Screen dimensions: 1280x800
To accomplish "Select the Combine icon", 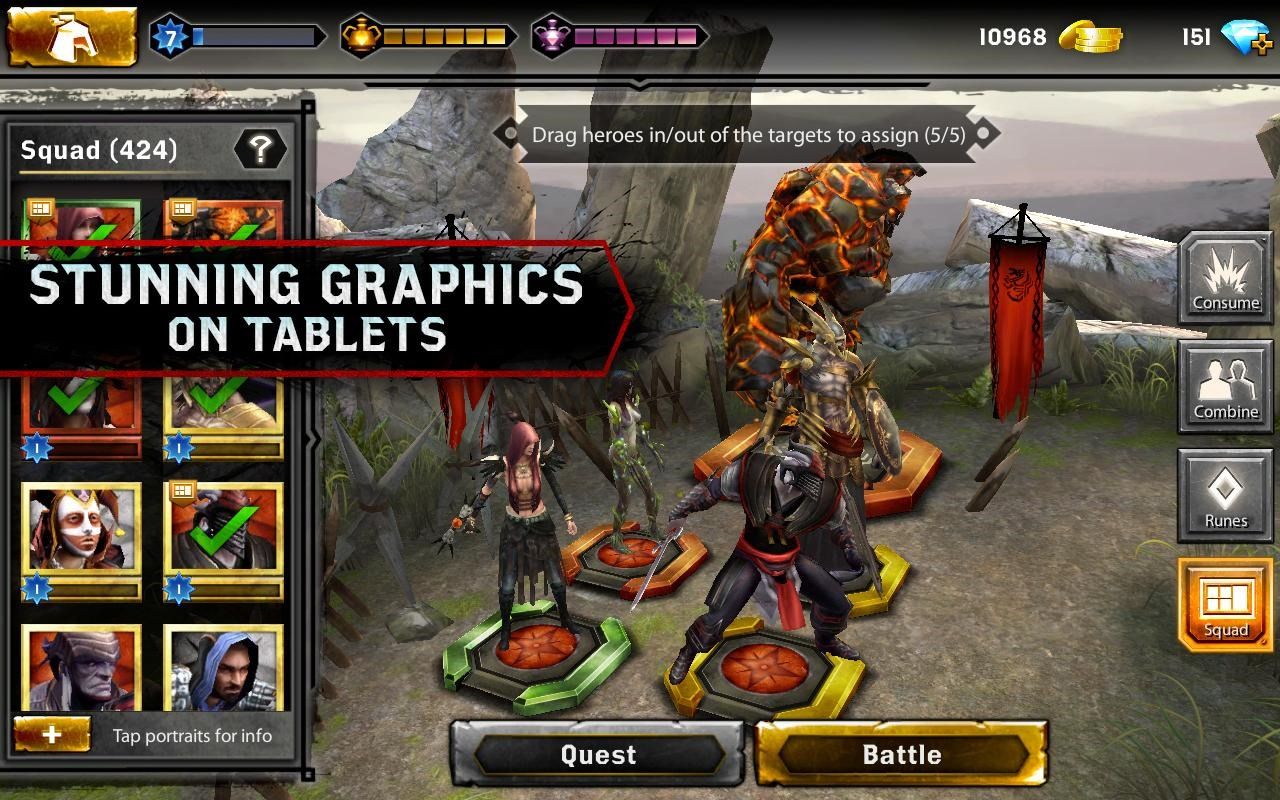I will pos(1225,388).
